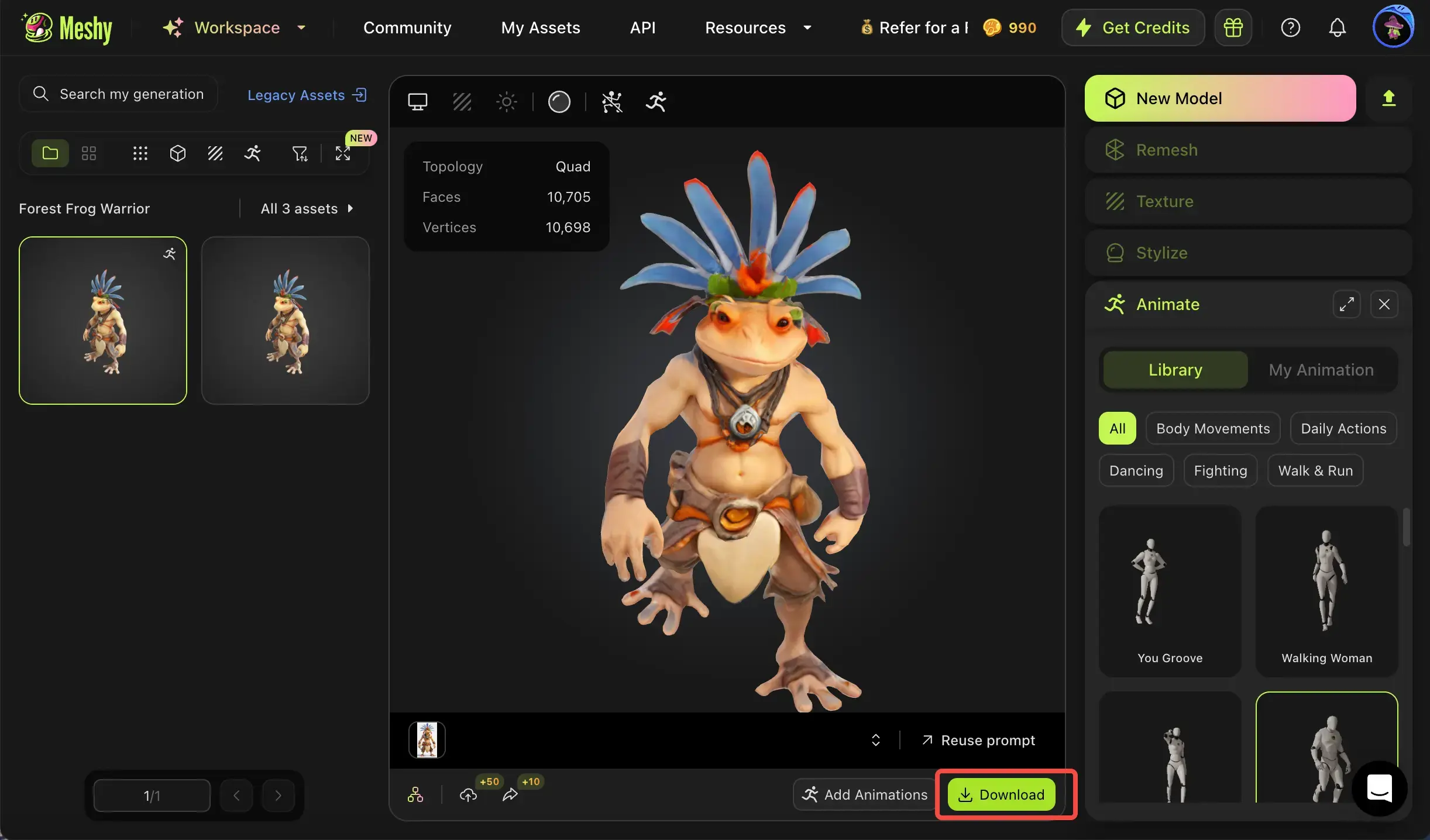Close the Animate panel
The height and width of the screenshot is (840, 1430).
[x=1384, y=304]
